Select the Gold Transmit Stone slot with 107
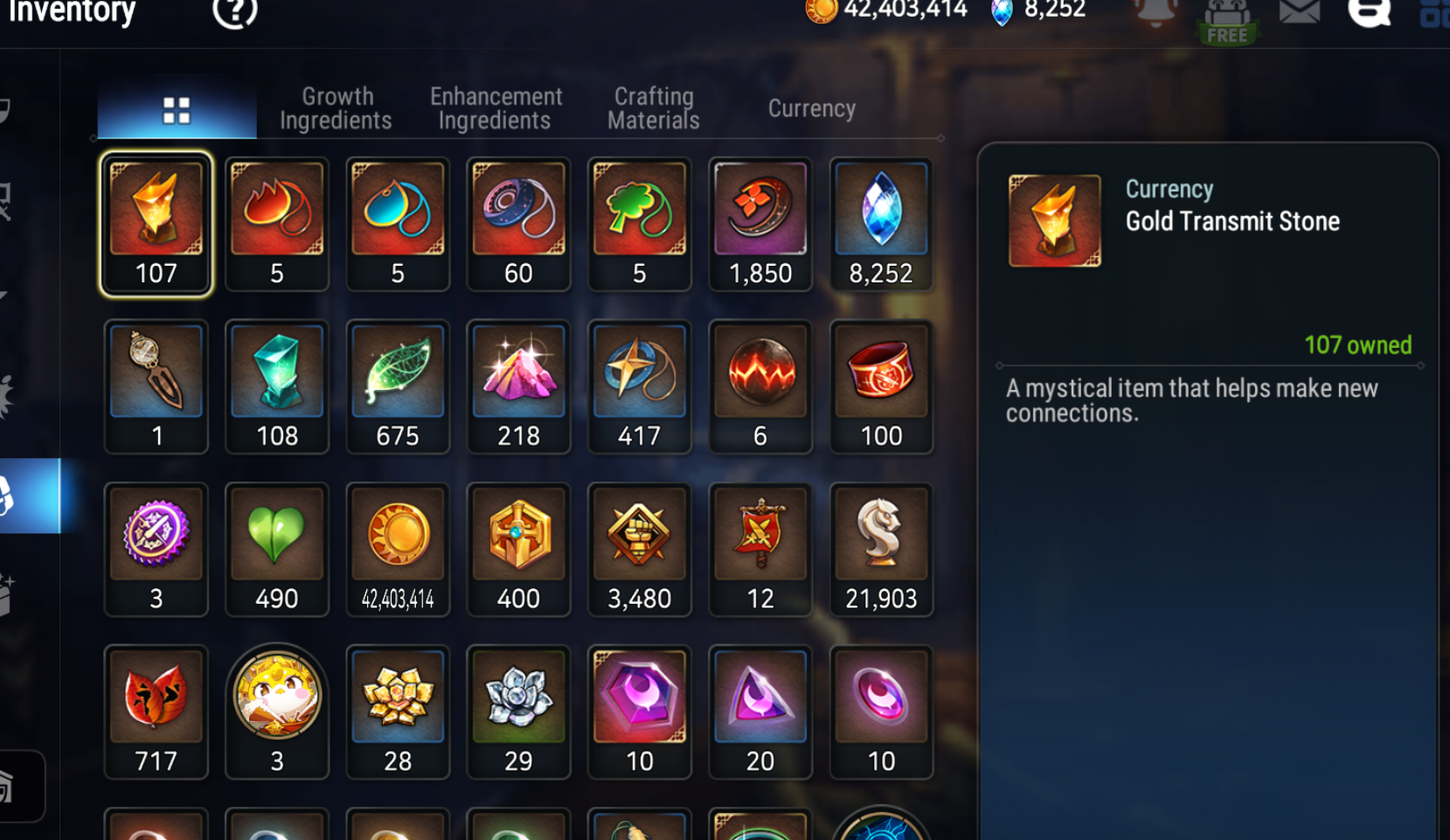Viewport: 1450px width, 840px height. pos(156,224)
